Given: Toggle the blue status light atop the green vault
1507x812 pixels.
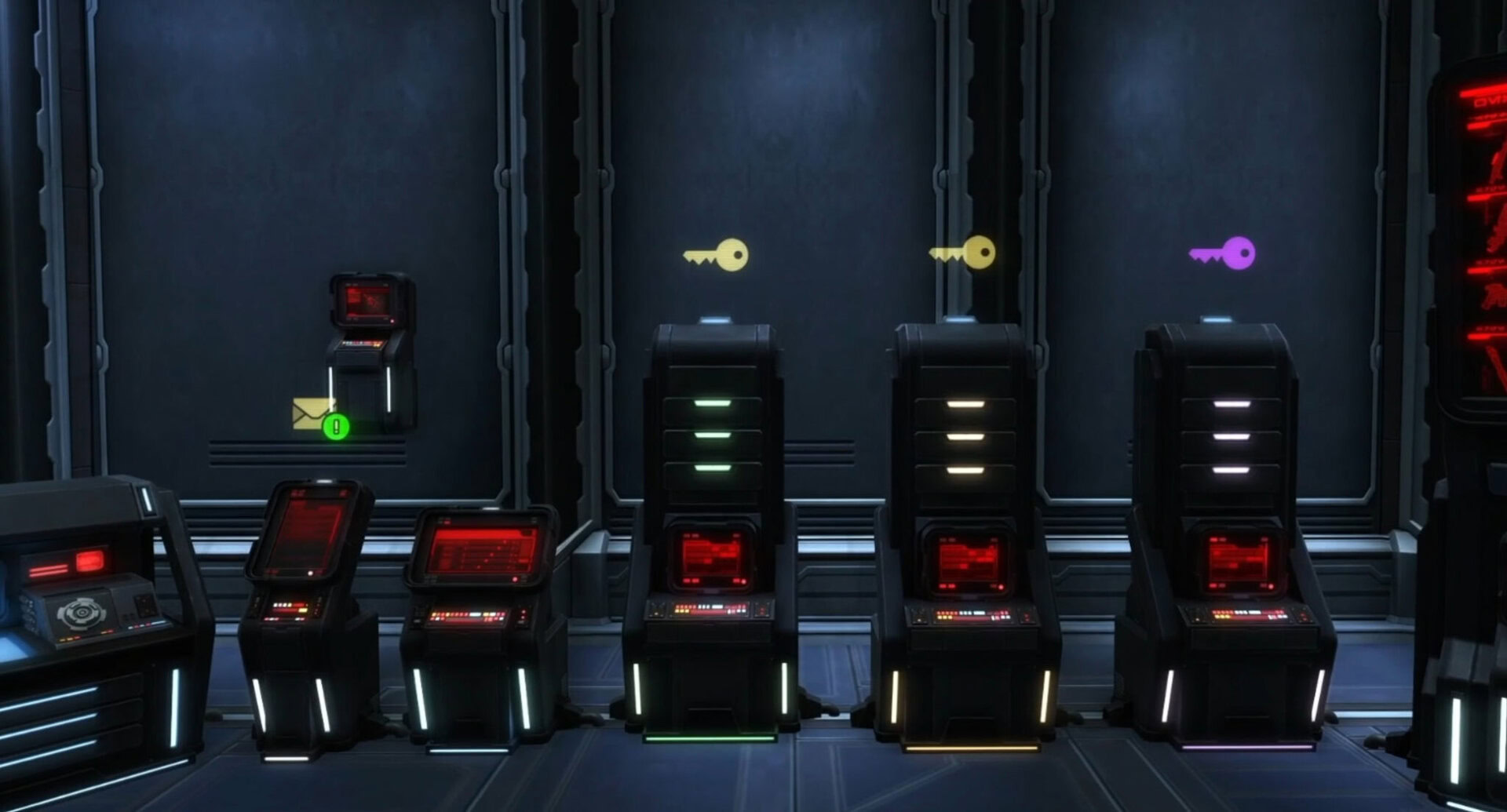Looking at the screenshot, I should coord(716,317).
